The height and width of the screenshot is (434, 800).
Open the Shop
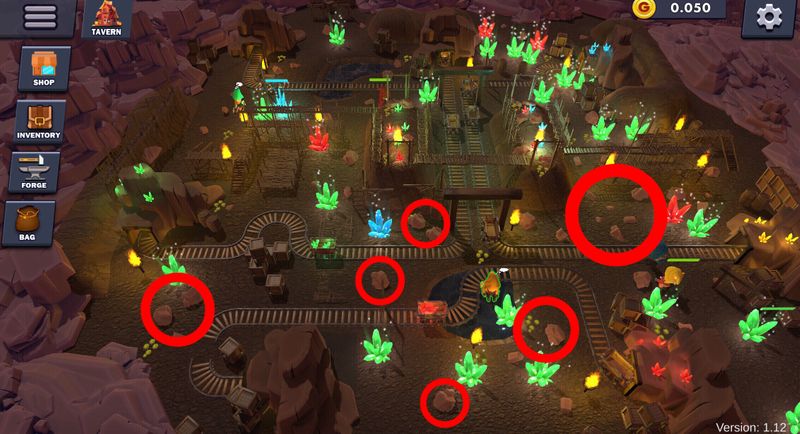(x=43, y=69)
